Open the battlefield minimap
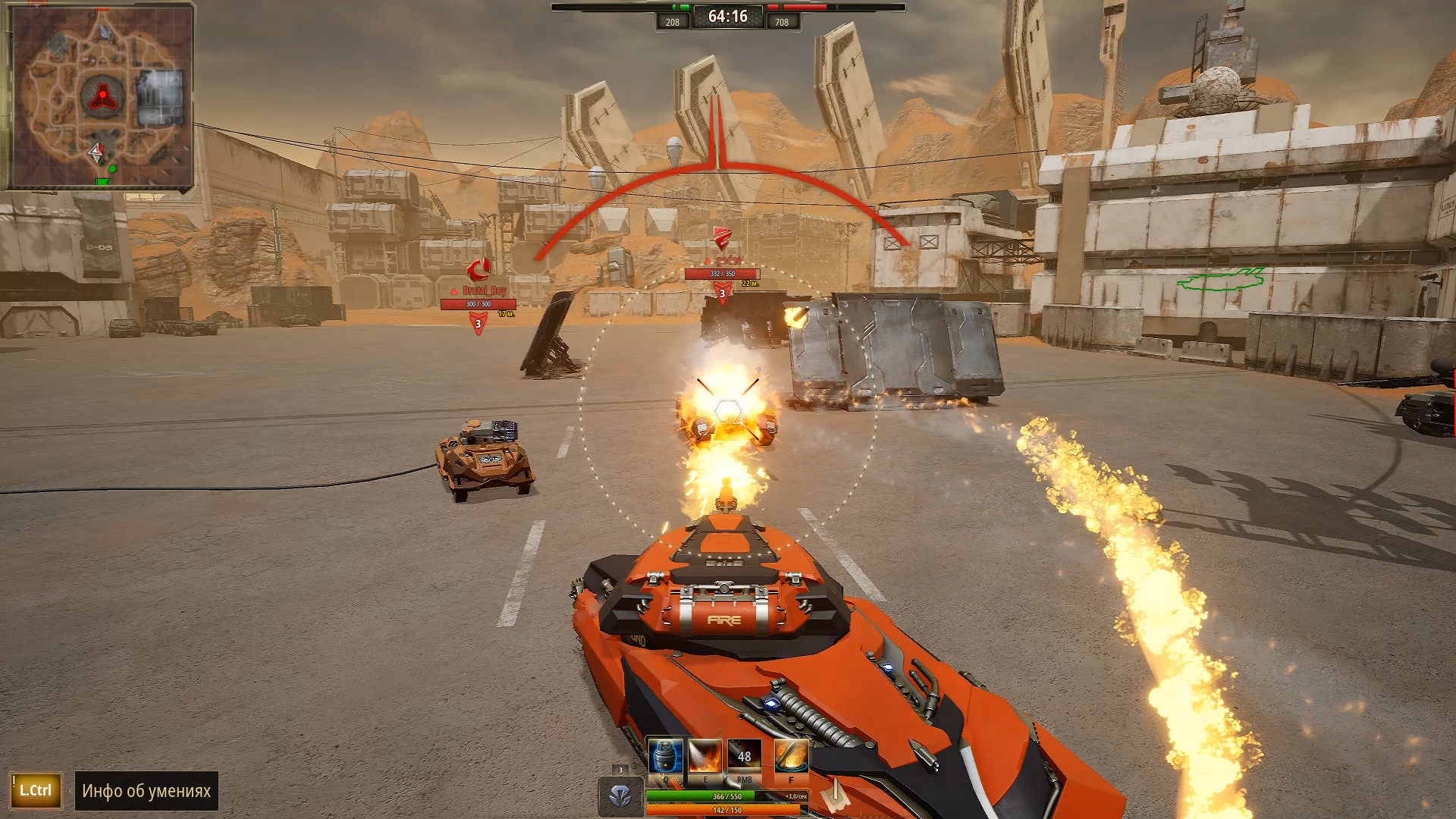 (100, 96)
